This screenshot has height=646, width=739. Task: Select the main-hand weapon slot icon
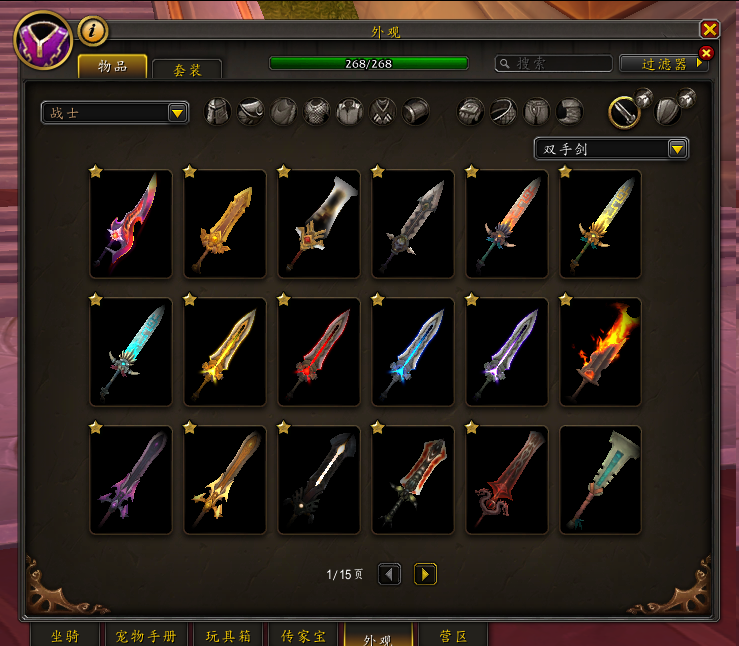click(625, 111)
